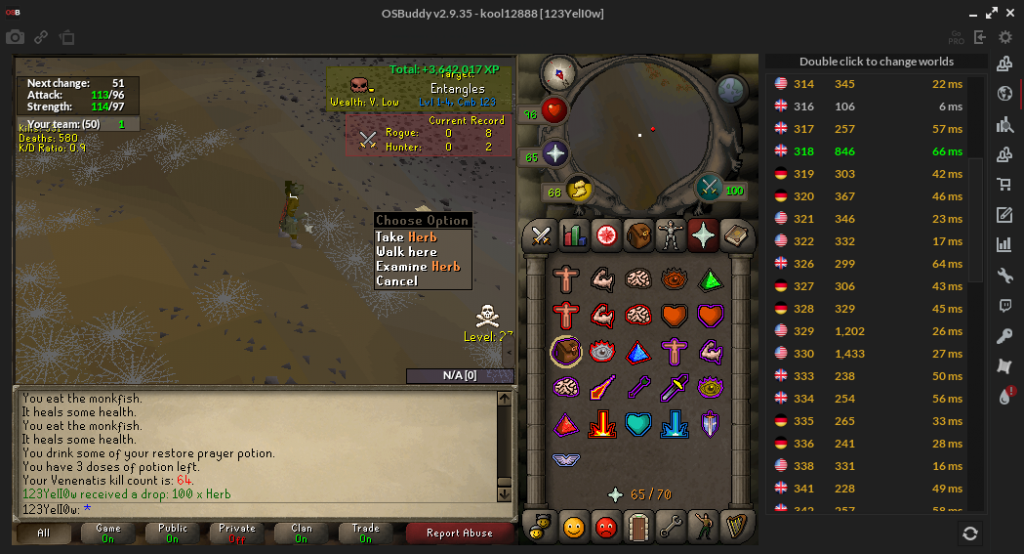Viewport: 1024px width, 554px height.
Task: Toggle the quick-prayers orb
Action: pos(554,154)
